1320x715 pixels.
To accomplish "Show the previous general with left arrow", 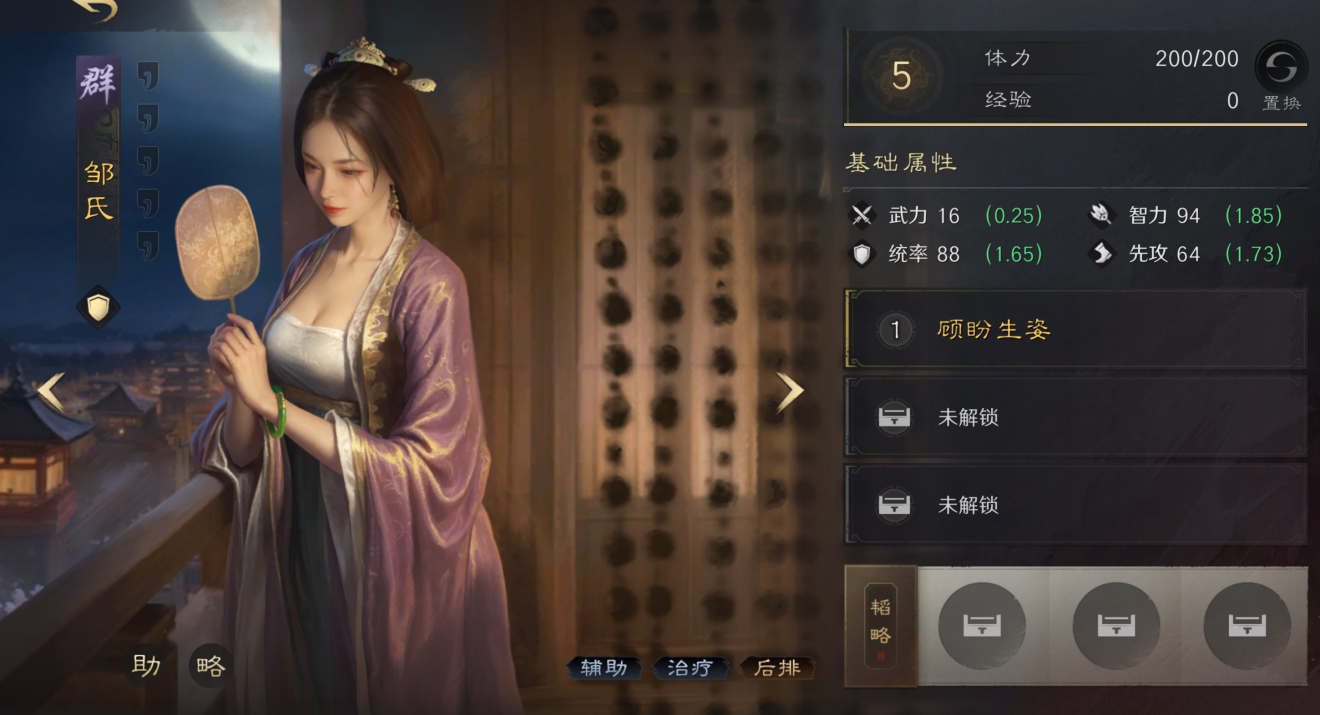I will 51,392.
